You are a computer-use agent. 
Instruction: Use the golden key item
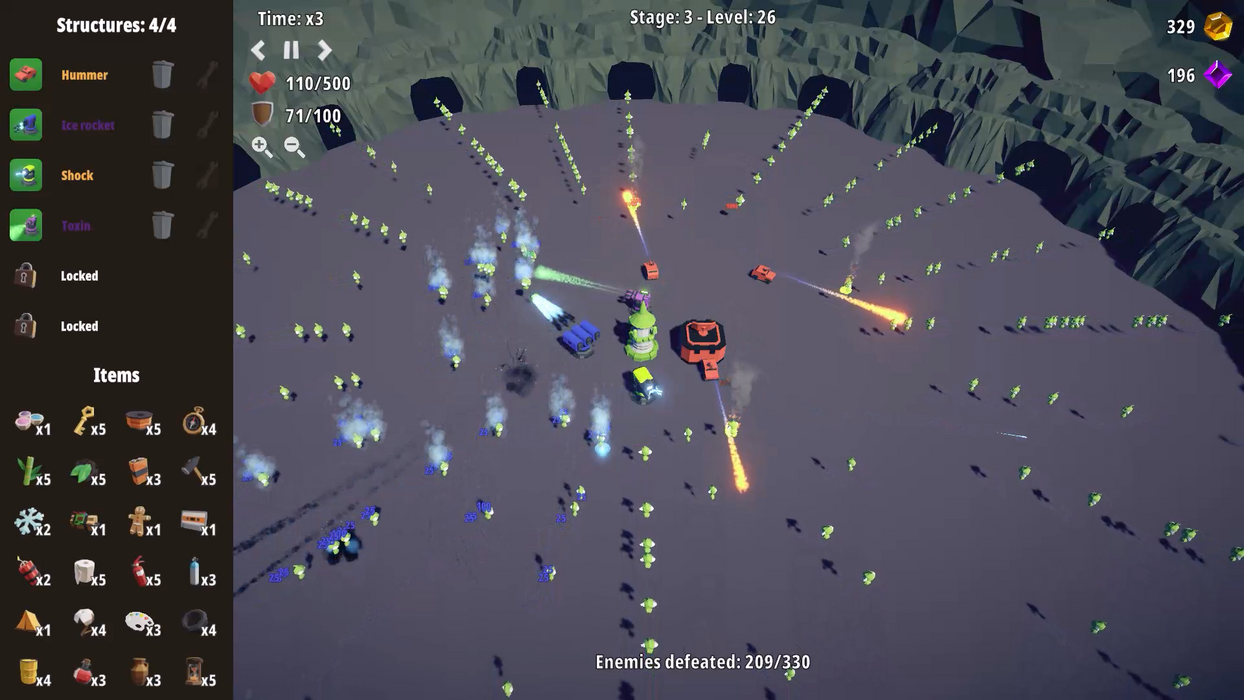coord(83,420)
